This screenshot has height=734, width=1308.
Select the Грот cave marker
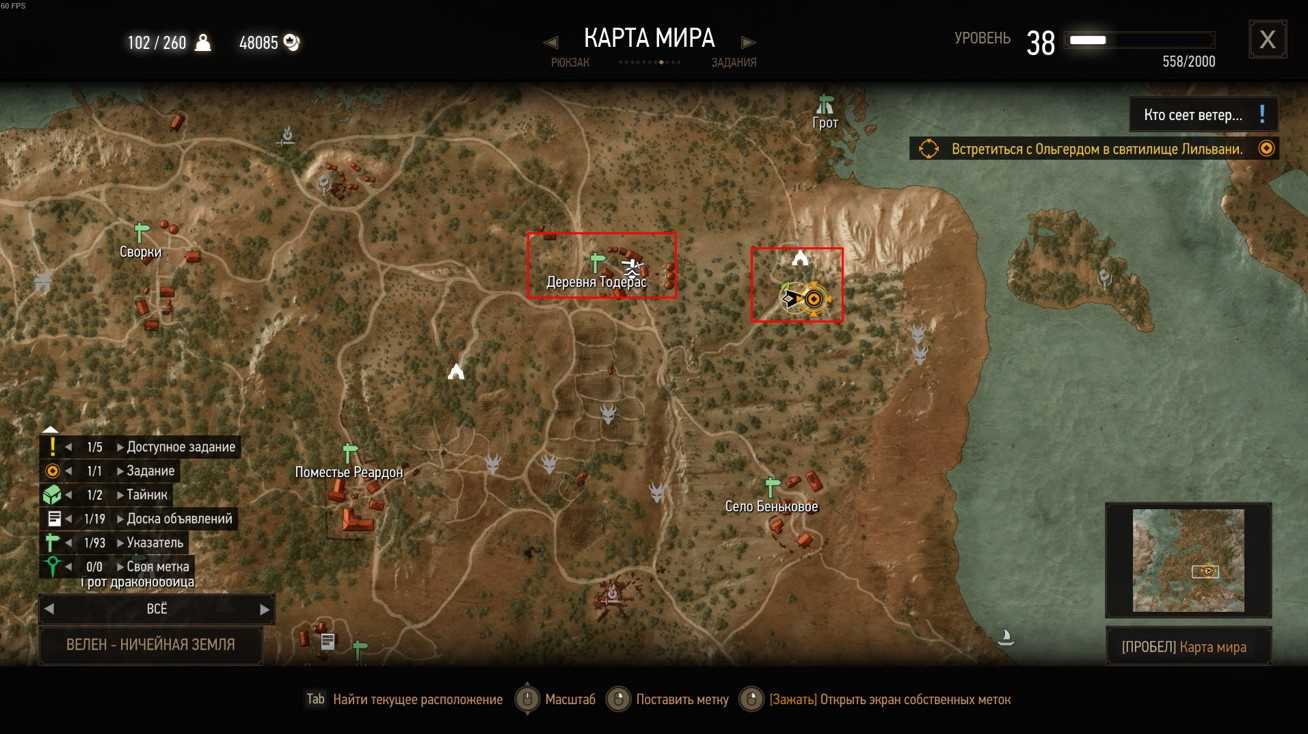825,105
